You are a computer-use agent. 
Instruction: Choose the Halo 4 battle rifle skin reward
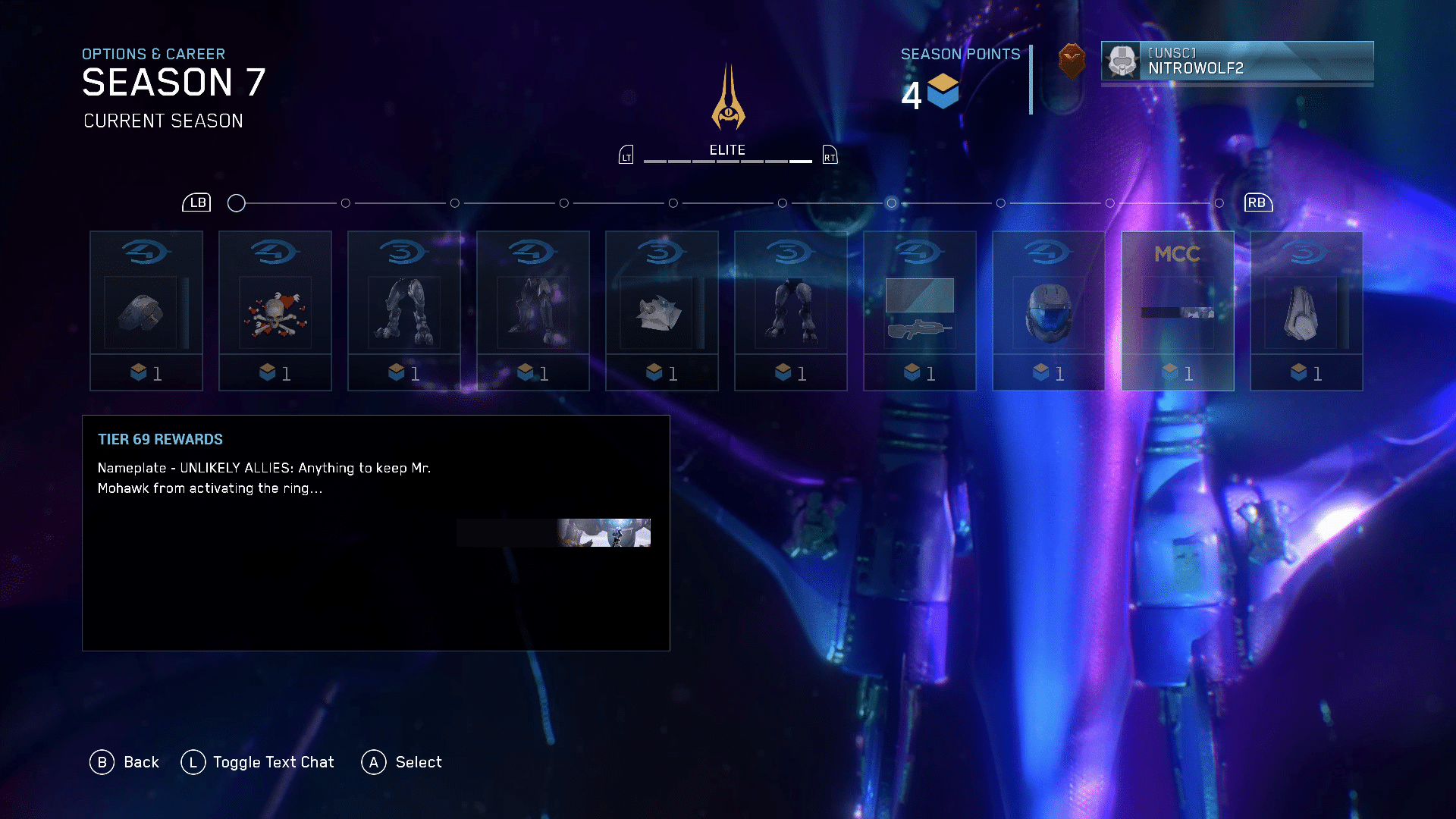(x=920, y=311)
